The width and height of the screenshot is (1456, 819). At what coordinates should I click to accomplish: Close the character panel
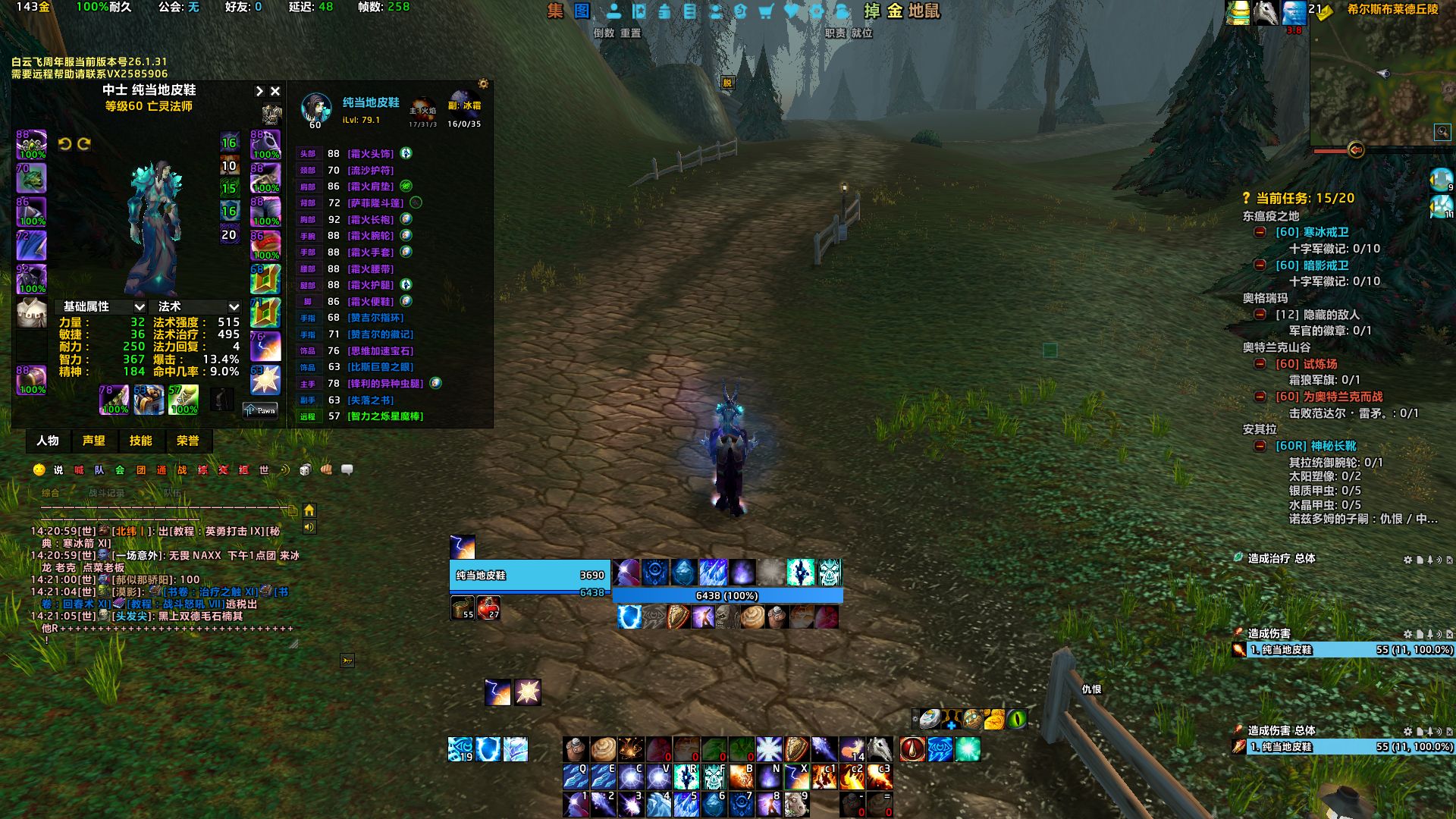pyautogui.click(x=275, y=91)
